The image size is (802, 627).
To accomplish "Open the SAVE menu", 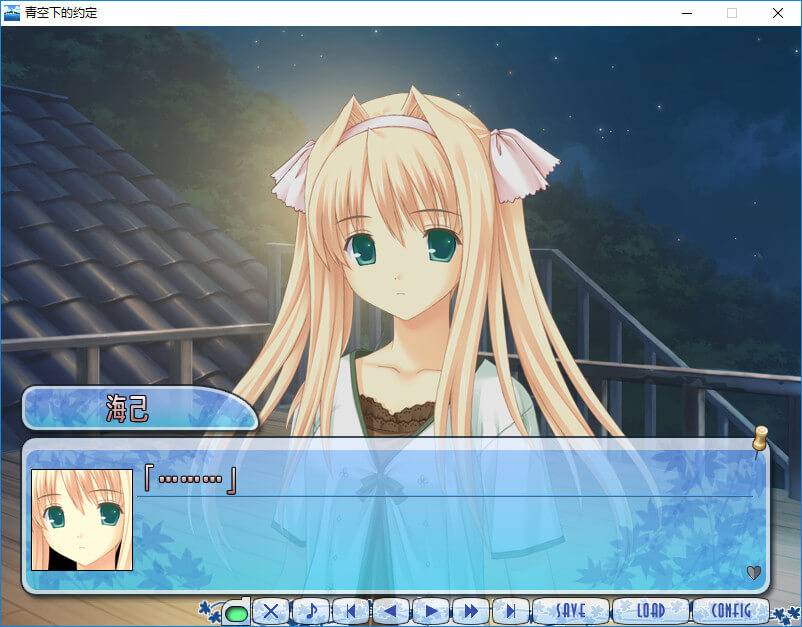I will 570,610.
